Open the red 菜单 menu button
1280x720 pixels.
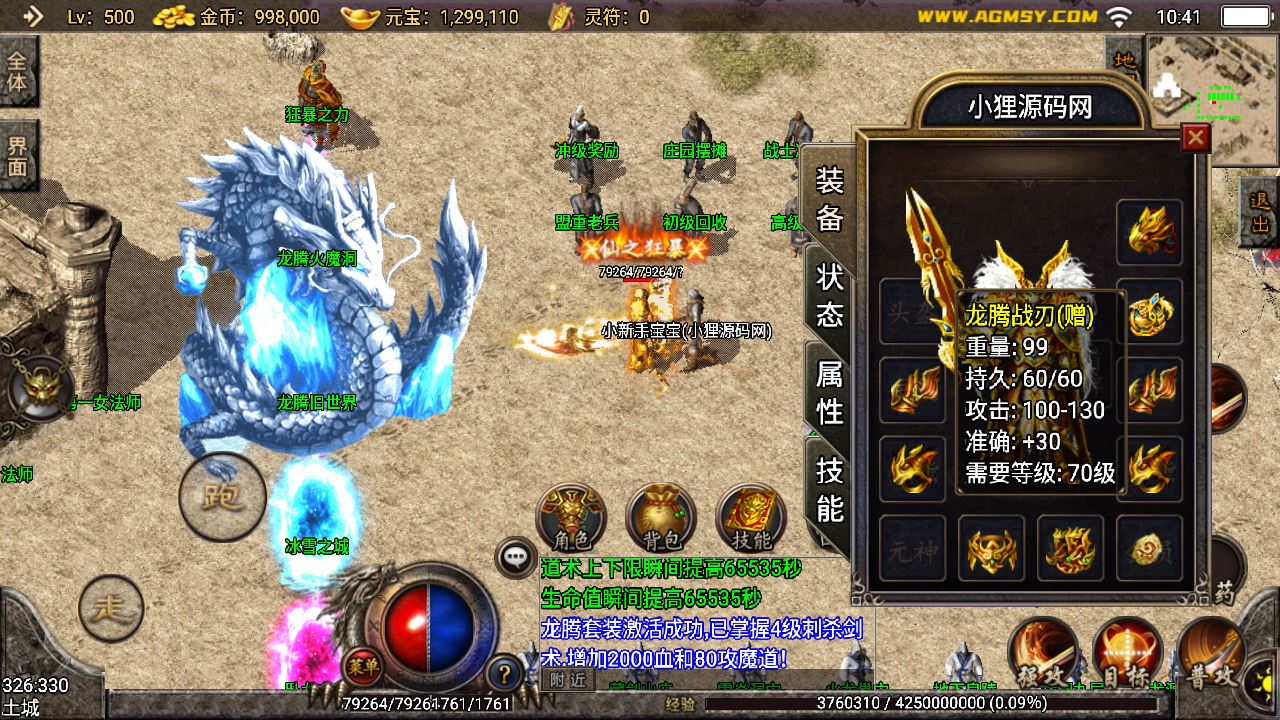point(362,664)
